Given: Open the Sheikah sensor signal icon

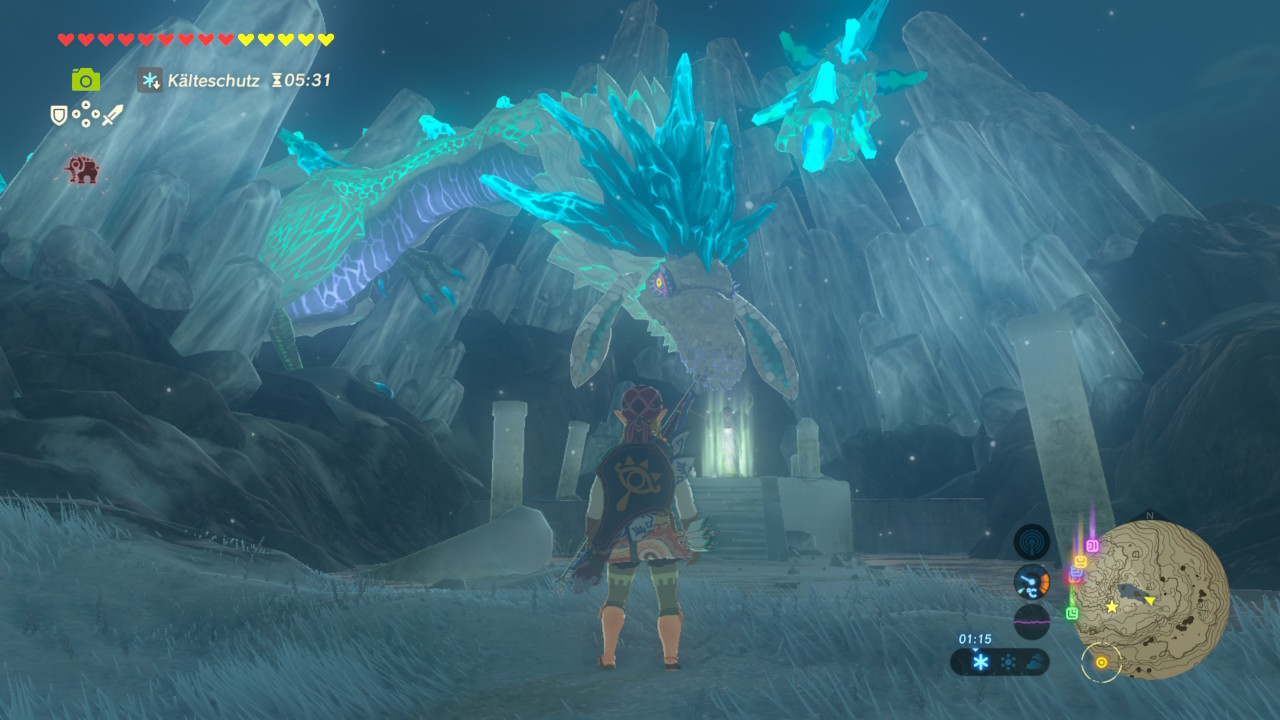Looking at the screenshot, I should (1031, 542).
